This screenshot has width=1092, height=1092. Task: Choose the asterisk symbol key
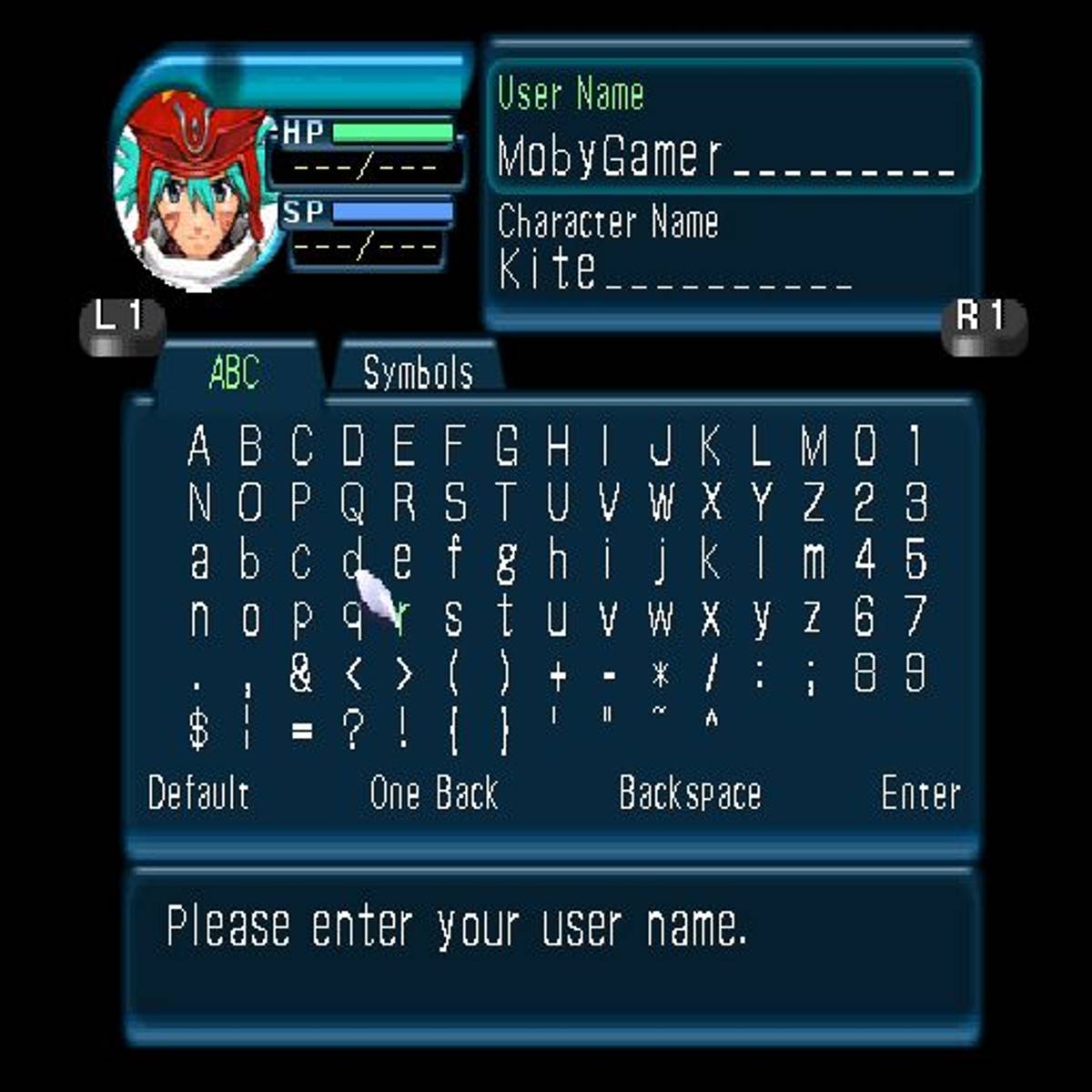tap(661, 675)
